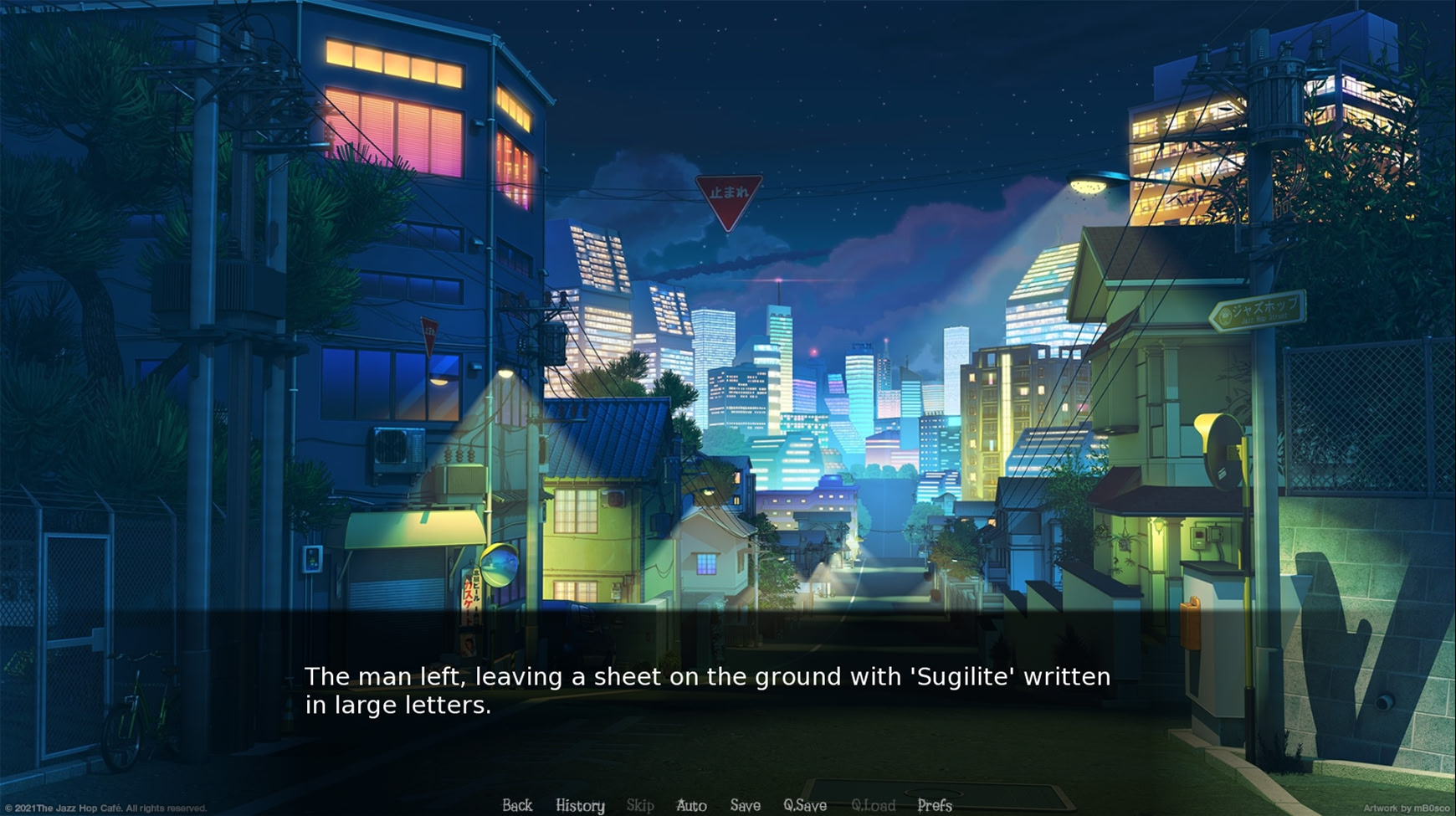The height and width of the screenshot is (816, 1456).
Task: Enable Auto-advance mode
Action: pyautogui.click(x=691, y=805)
